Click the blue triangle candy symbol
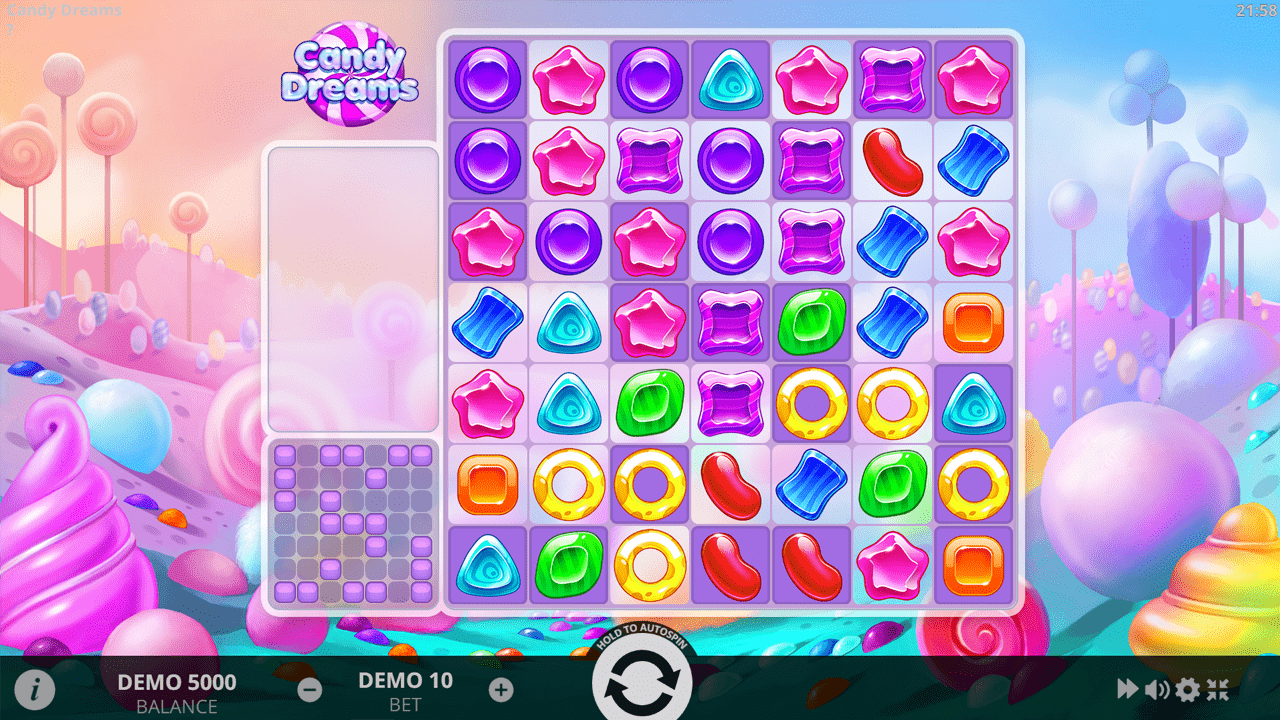Image resolution: width=1280 pixels, height=720 pixels. pyautogui.click(x=730, y=81)
